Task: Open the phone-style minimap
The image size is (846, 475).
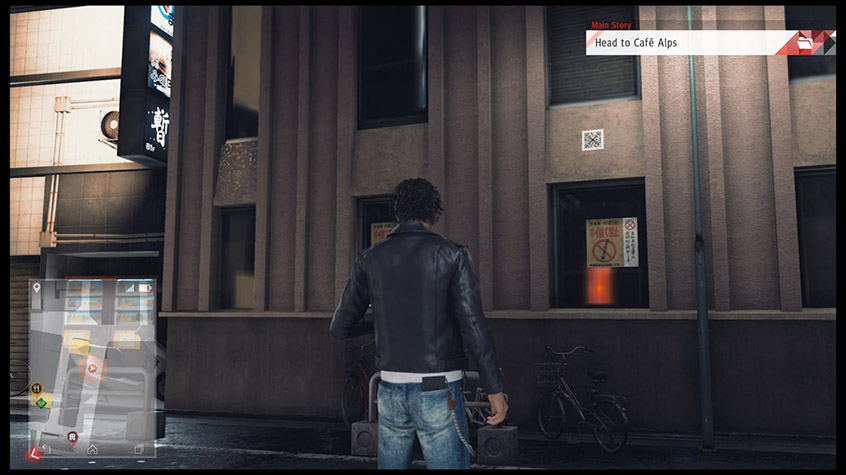Action: [x=92, y=365]
